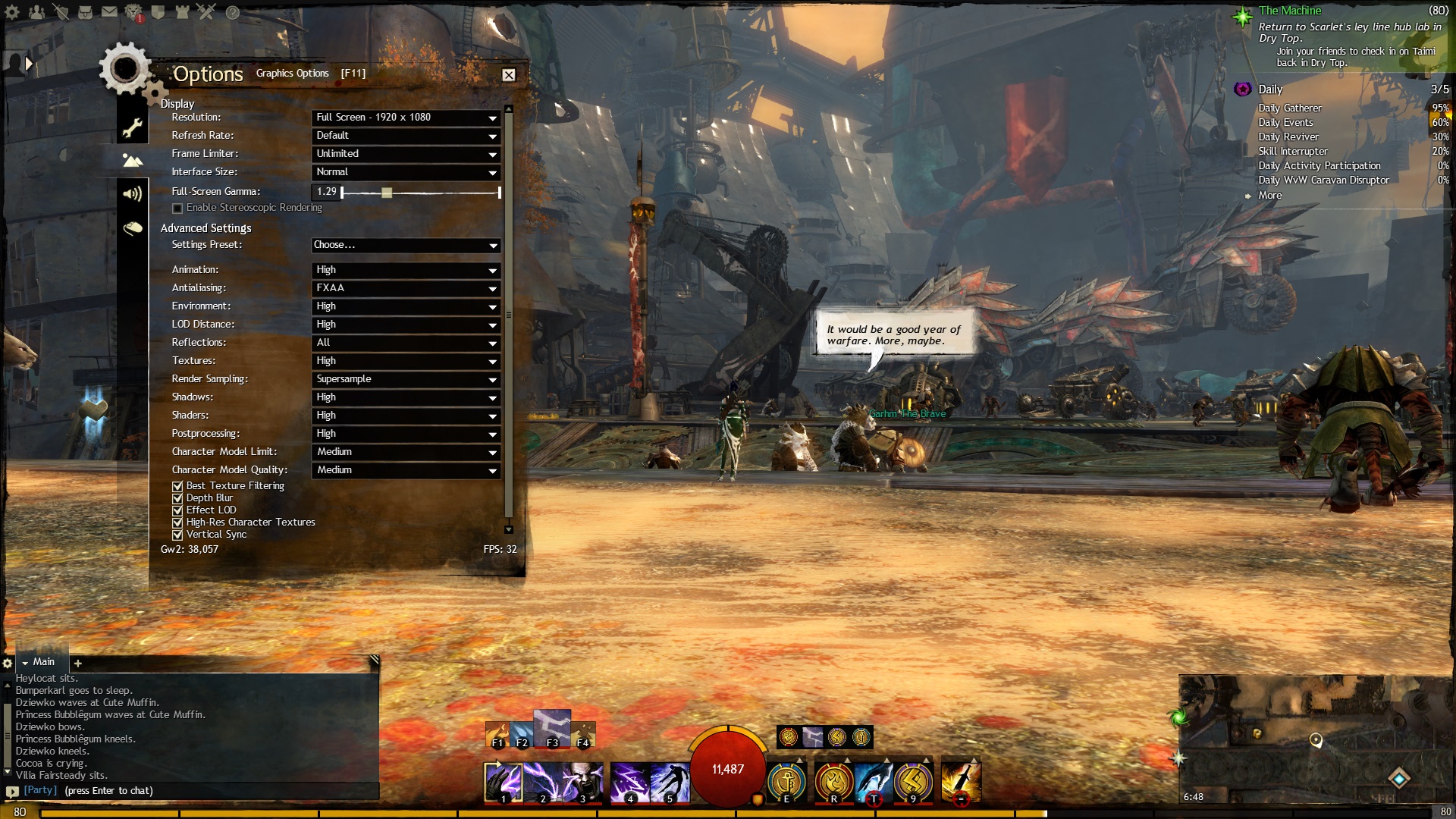Change the Frame Limiter dropdown
Screen dimensions: 1456x819
[x=406, y=154]
